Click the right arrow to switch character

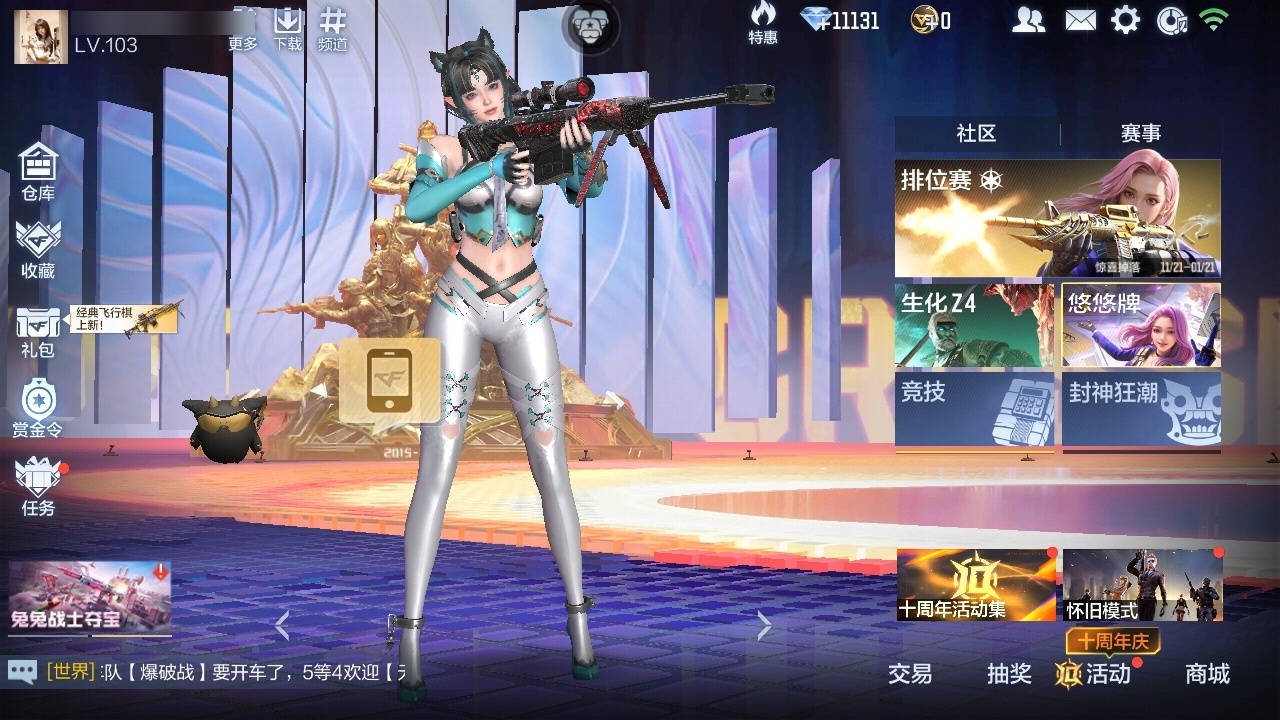(x=763, y=626)
